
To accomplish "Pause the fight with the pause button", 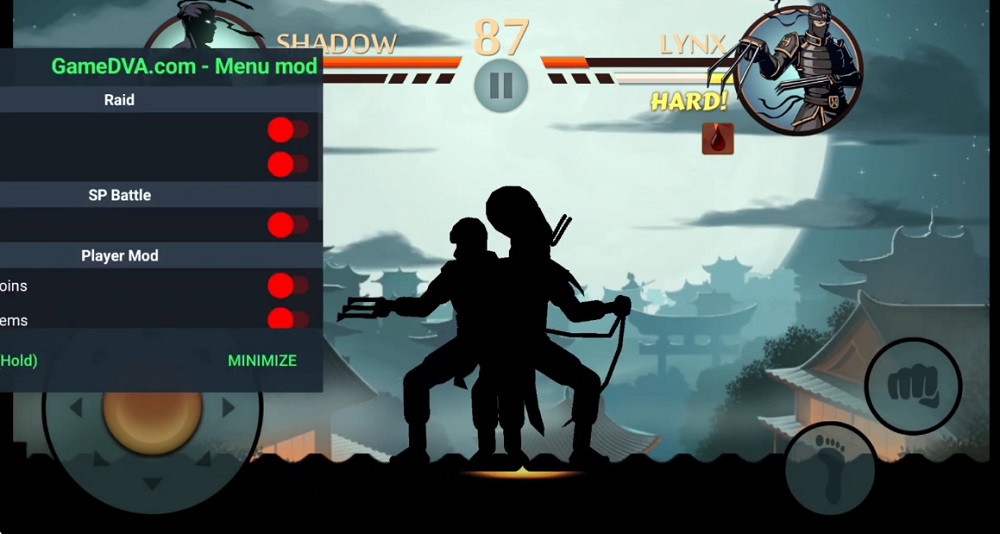I will (x=501, y=86).
